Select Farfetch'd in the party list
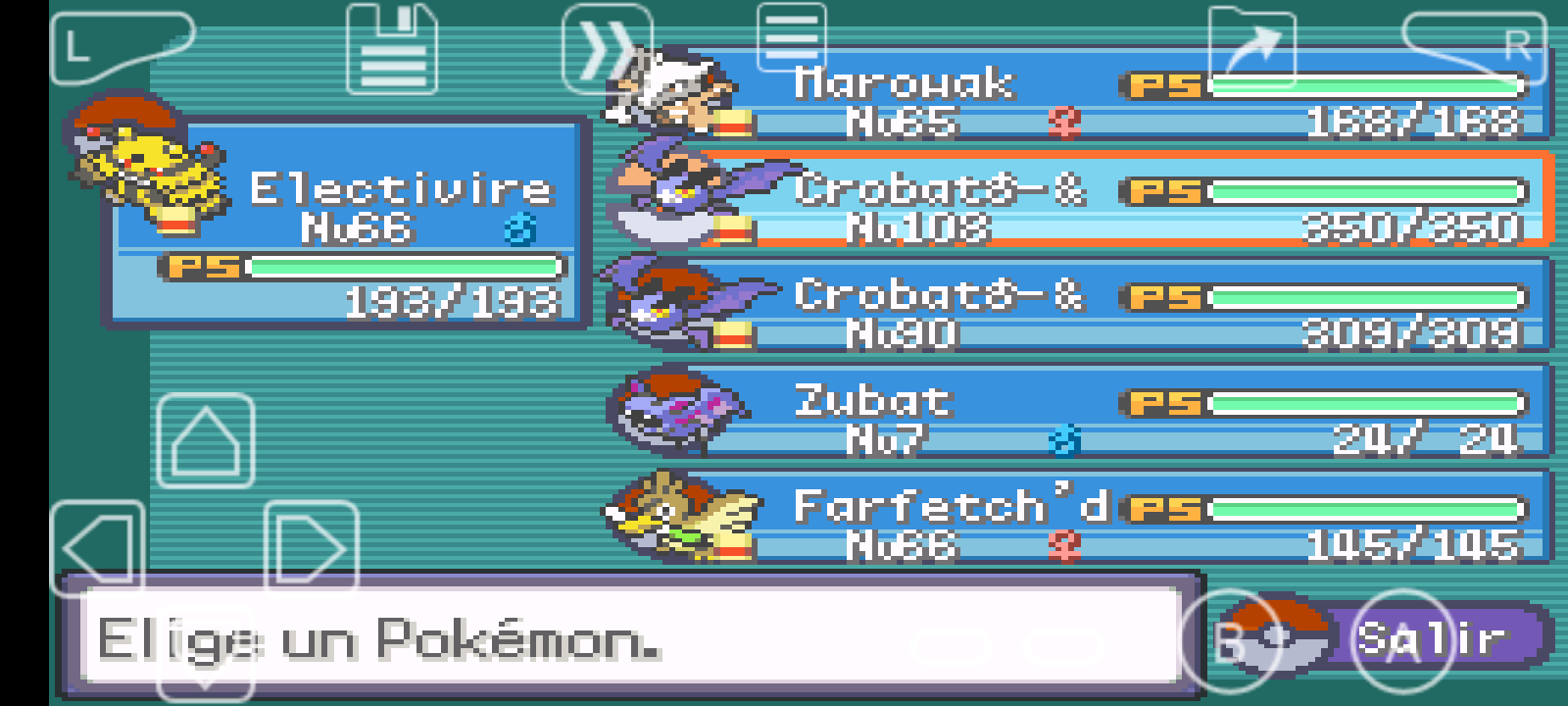This screenshot has width=1568, height=706. pos(1078,520)
